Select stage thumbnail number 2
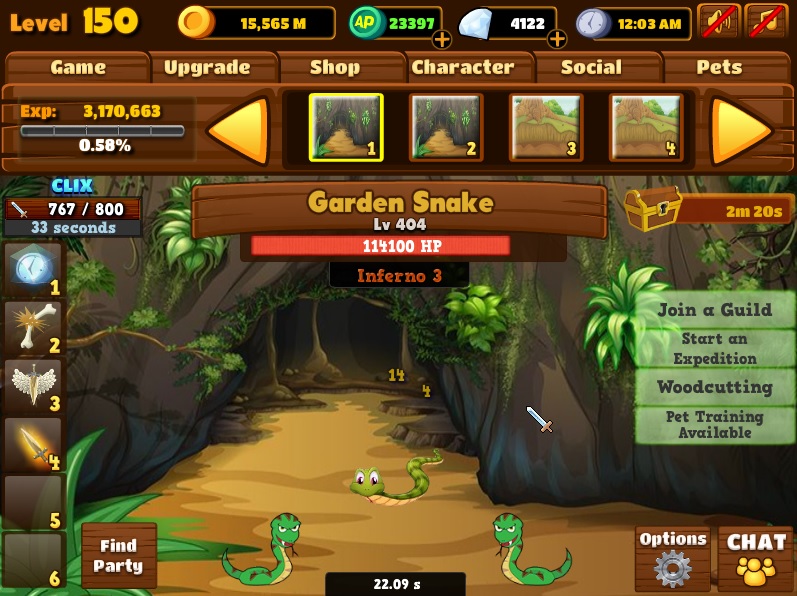 point(446,127)
